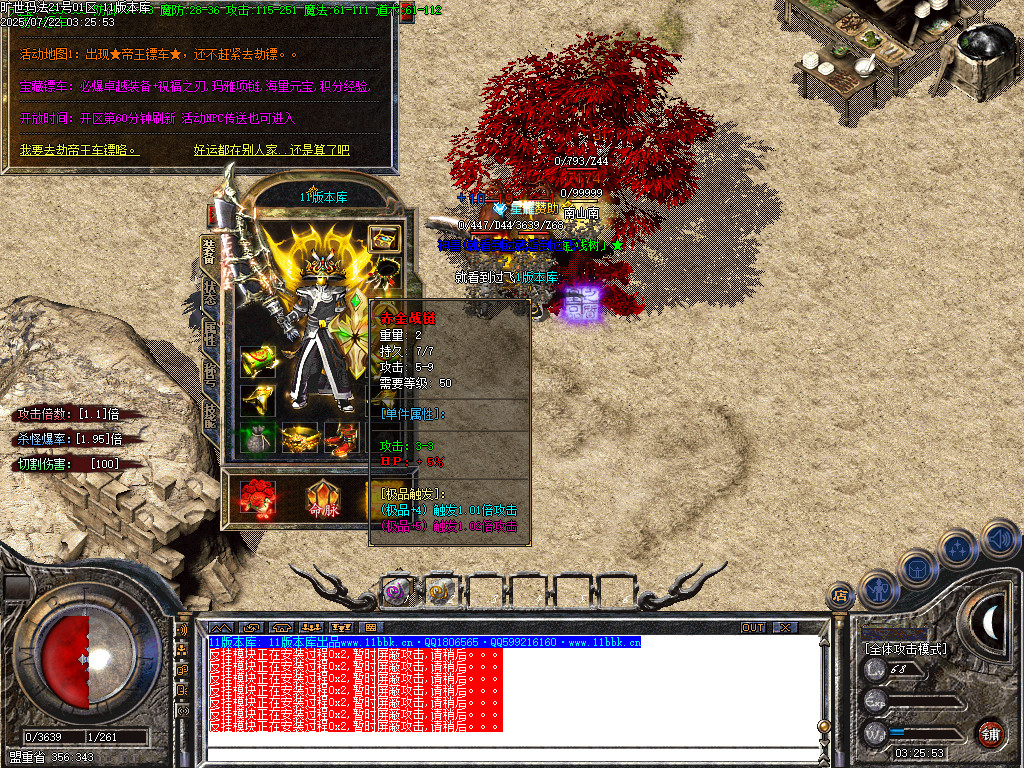Open the character figure round button

(x=878, y=589)
